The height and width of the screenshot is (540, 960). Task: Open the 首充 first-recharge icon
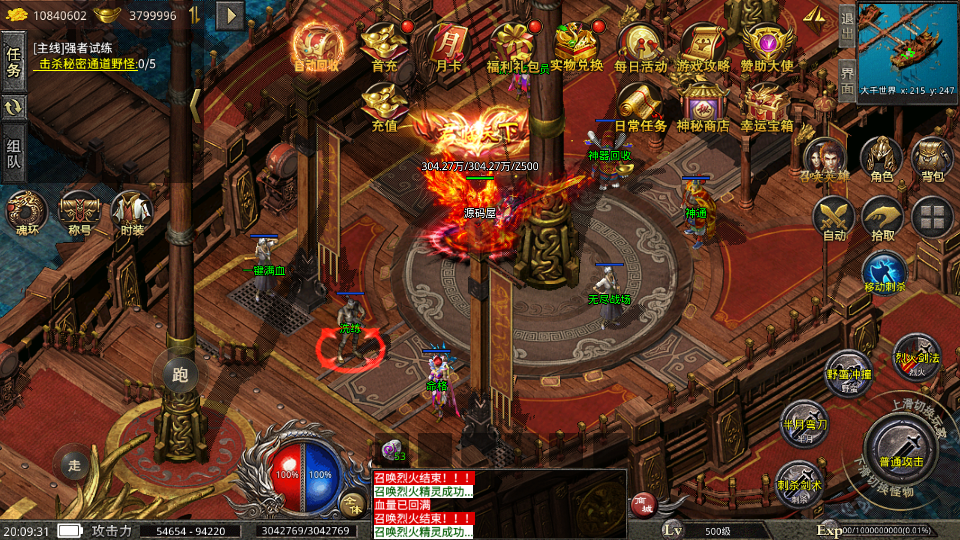coord(384,46)
